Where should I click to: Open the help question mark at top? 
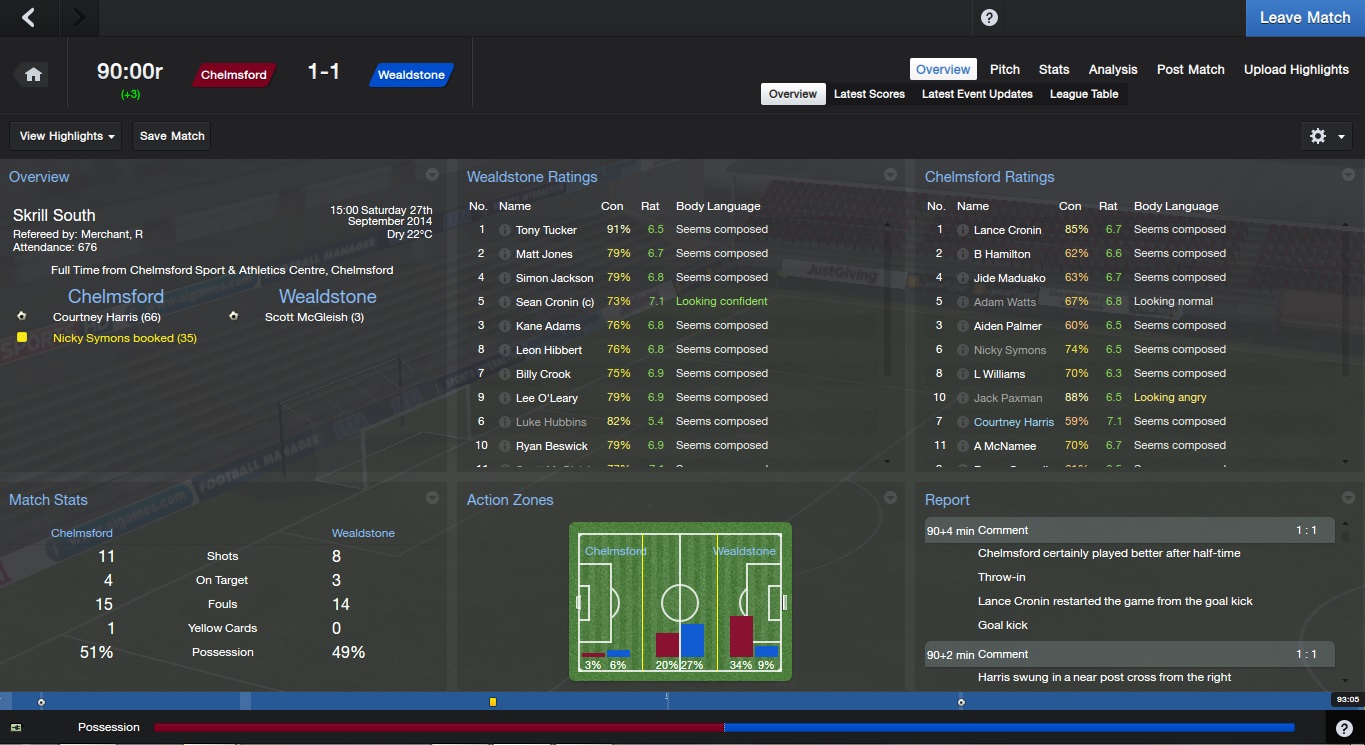[x=988, y=17]
